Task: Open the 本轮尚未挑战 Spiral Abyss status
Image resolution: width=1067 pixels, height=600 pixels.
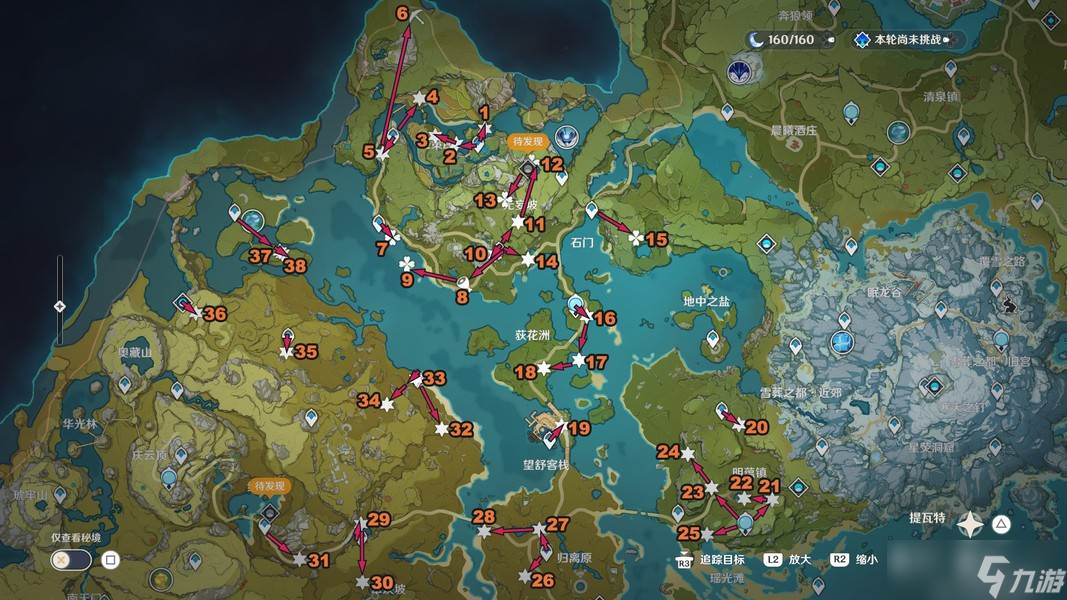Action: coord(900,40)
